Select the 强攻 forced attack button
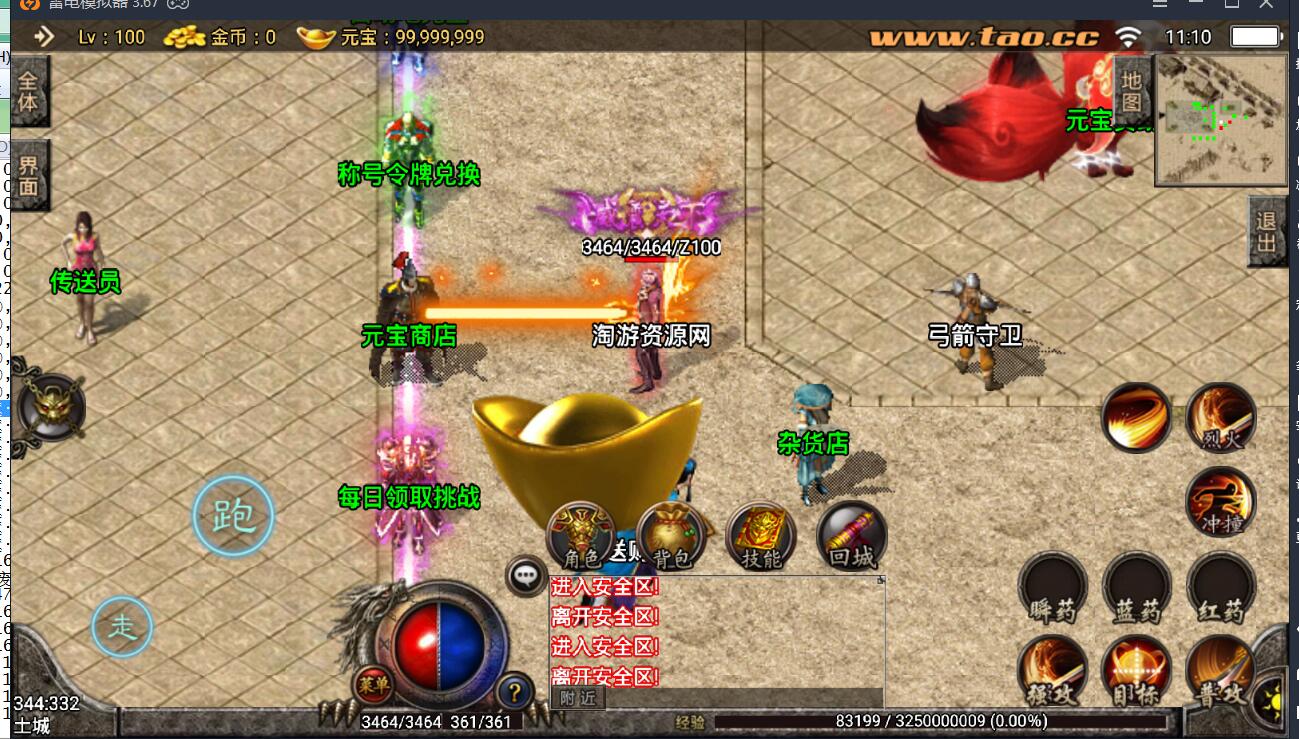 click(x=1052, y=668)
